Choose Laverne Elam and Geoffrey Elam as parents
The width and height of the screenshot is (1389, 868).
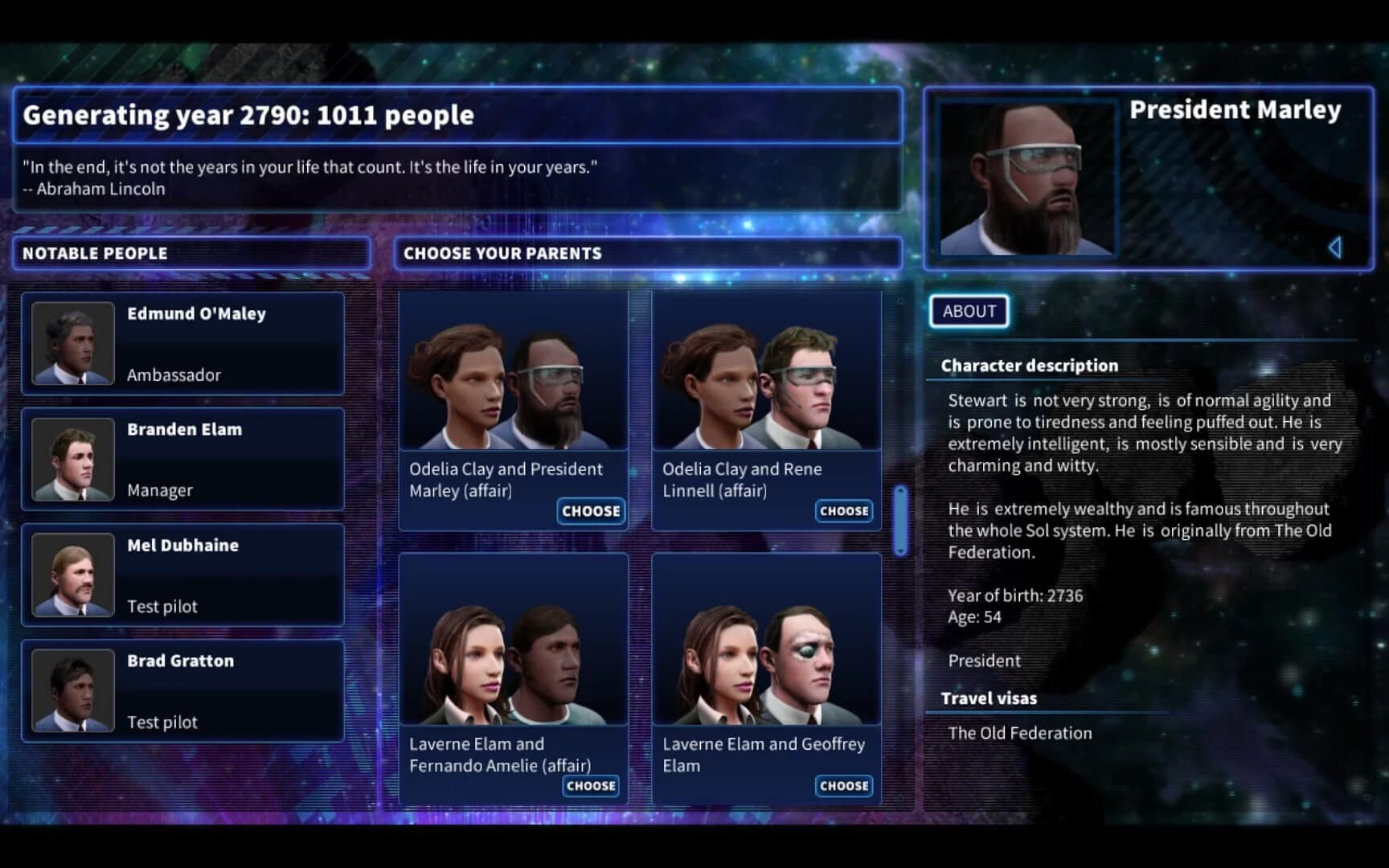point(843,786)
